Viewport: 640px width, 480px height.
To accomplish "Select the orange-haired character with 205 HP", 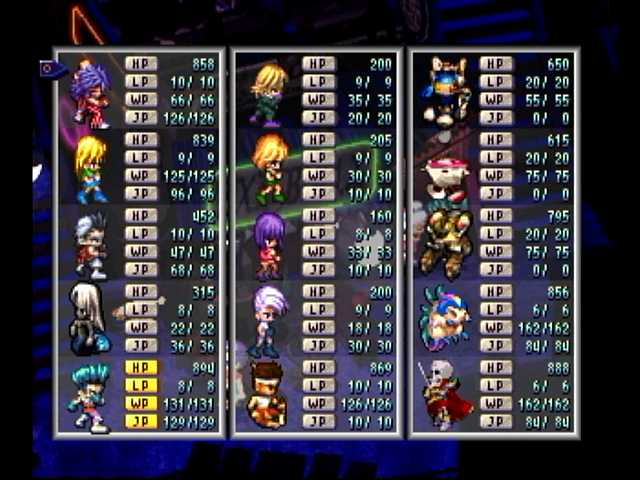I will (x=269, y=167).
